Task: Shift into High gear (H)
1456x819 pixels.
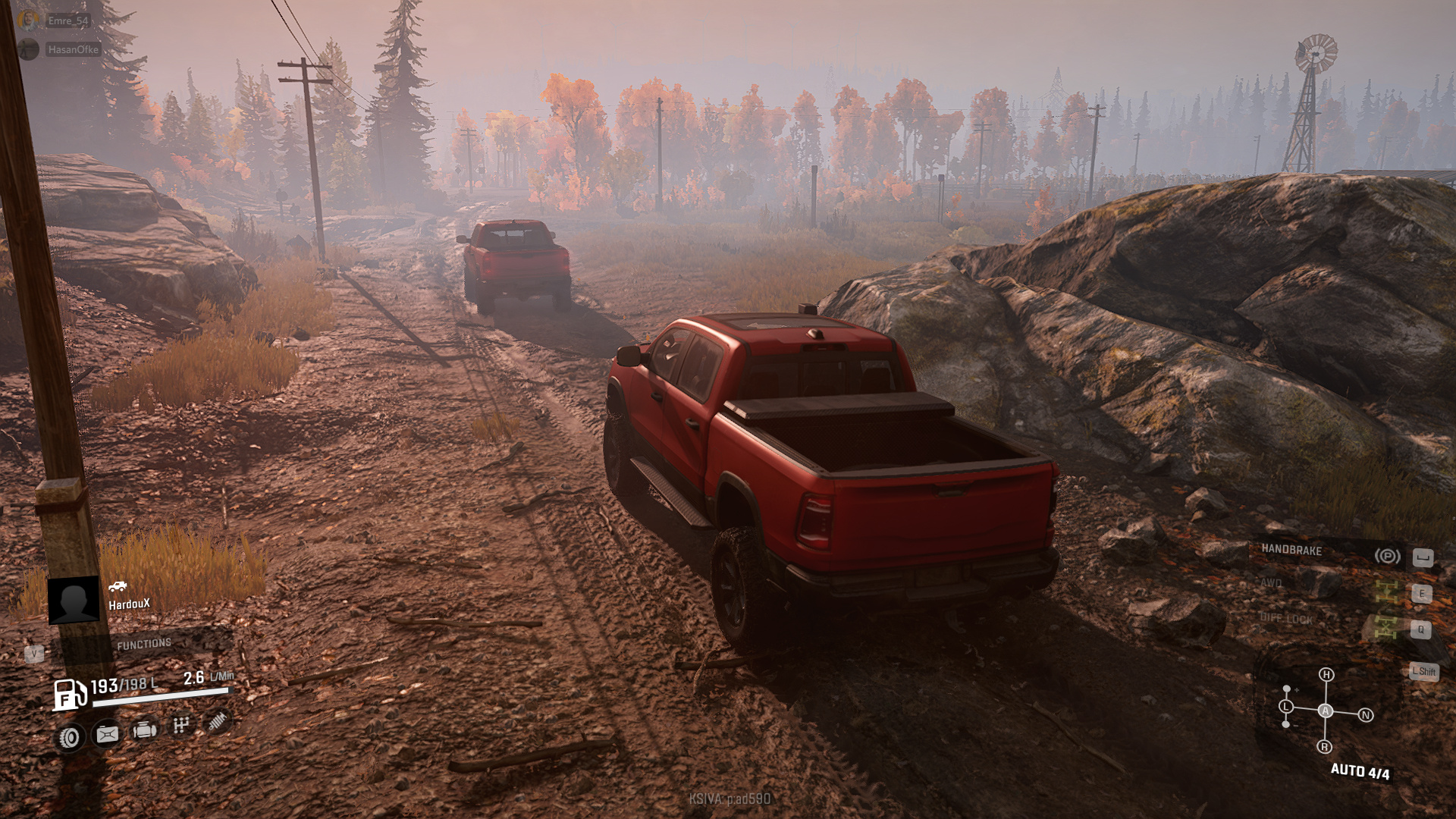Action: pos(1326,675)
